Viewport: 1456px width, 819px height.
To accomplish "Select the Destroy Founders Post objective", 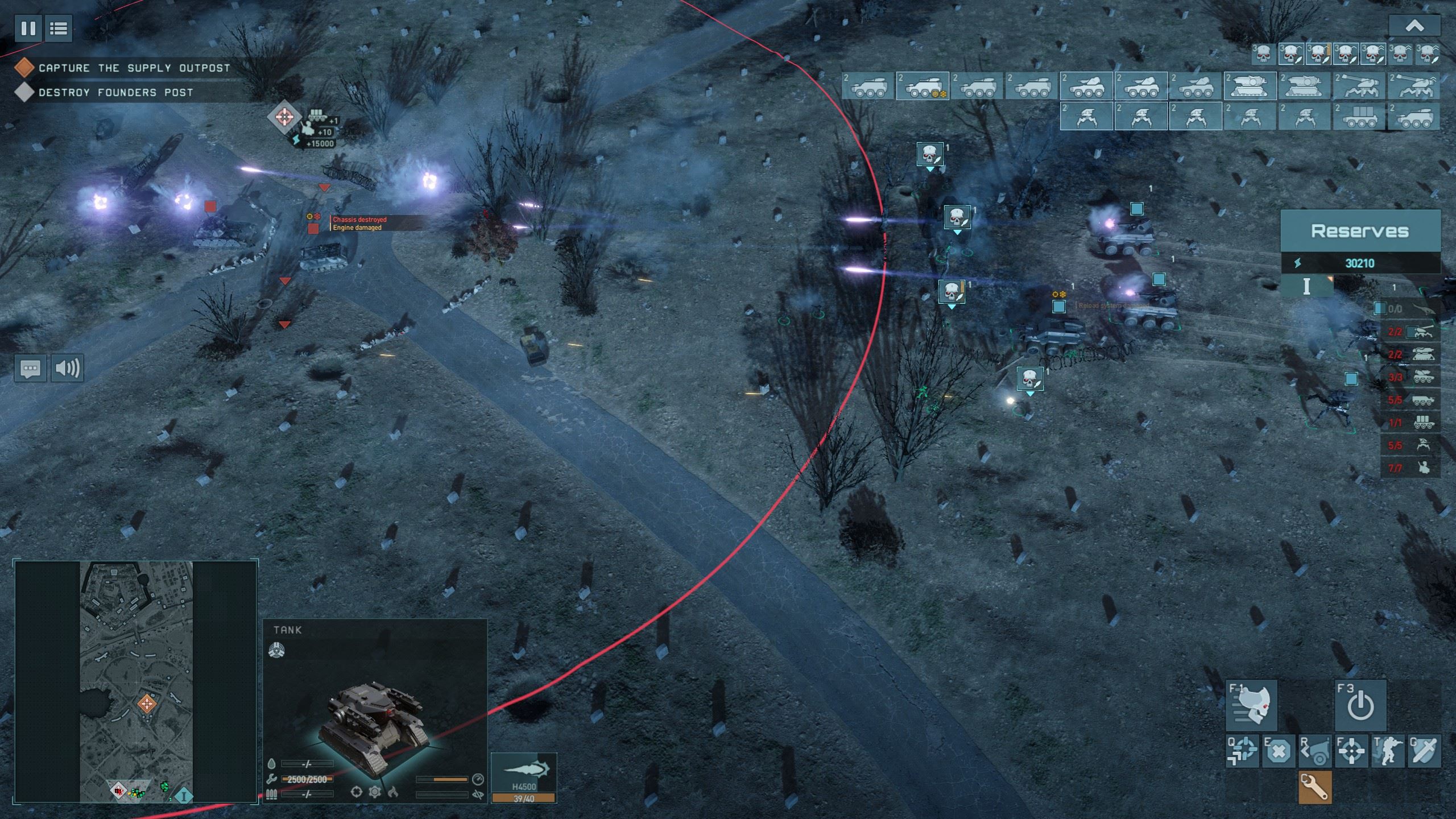I will (115, 92).
